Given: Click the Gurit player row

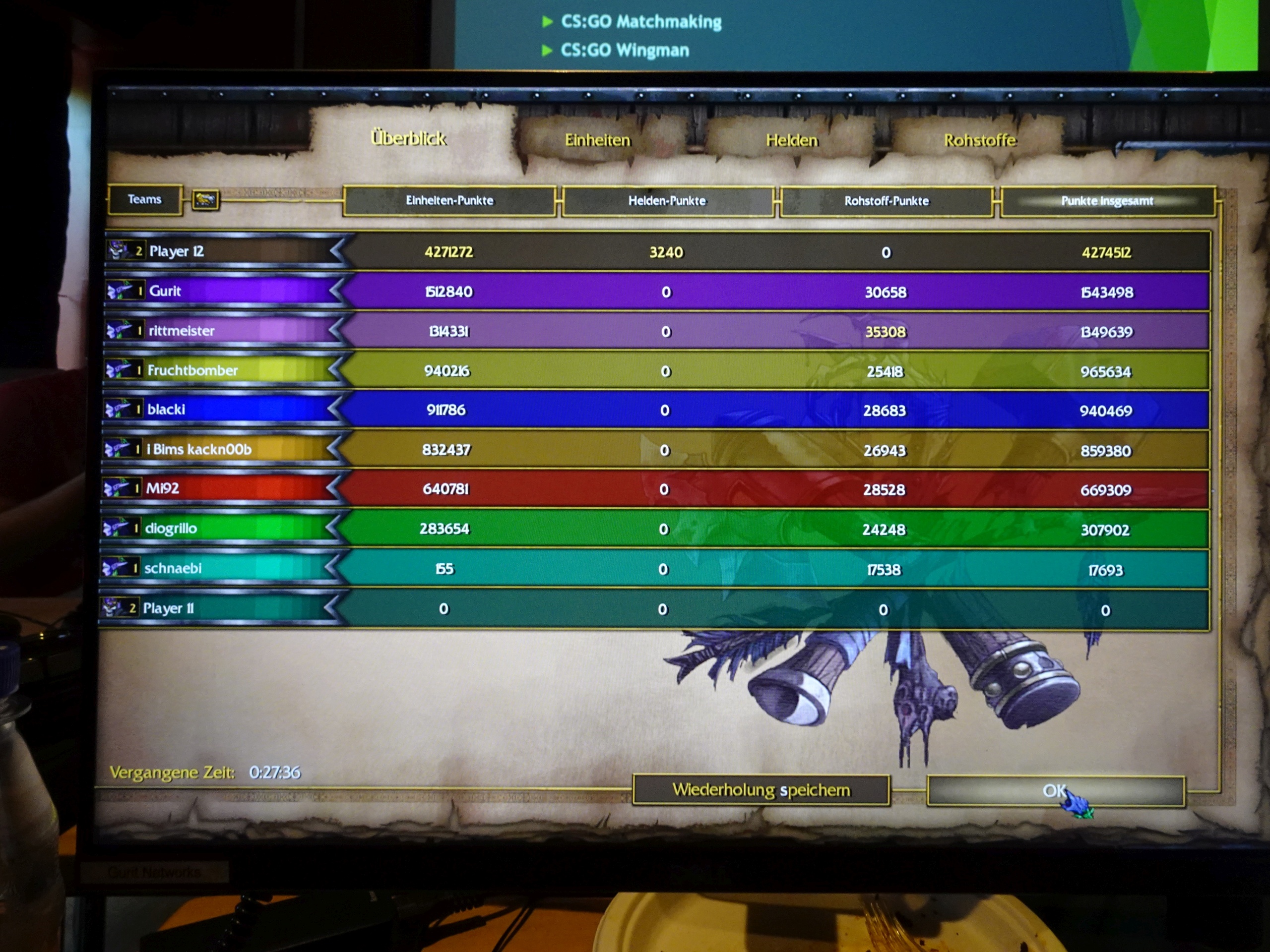Looking at the screenshot, I should [x=165, y=291].
